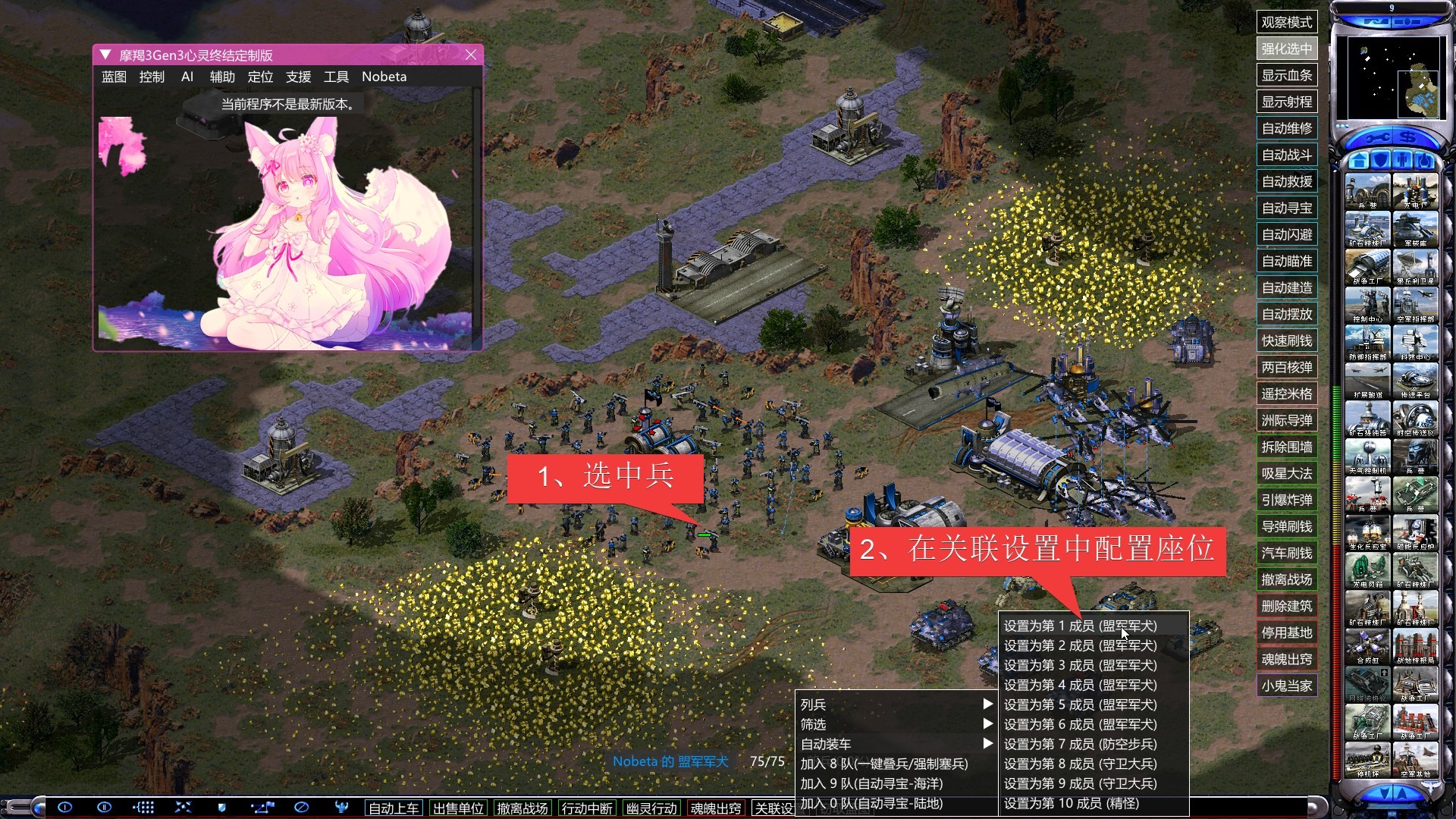Open the 控制 trainer menu
The width and height of the screenshot is (1456, 819).
(x=152, y=77)
